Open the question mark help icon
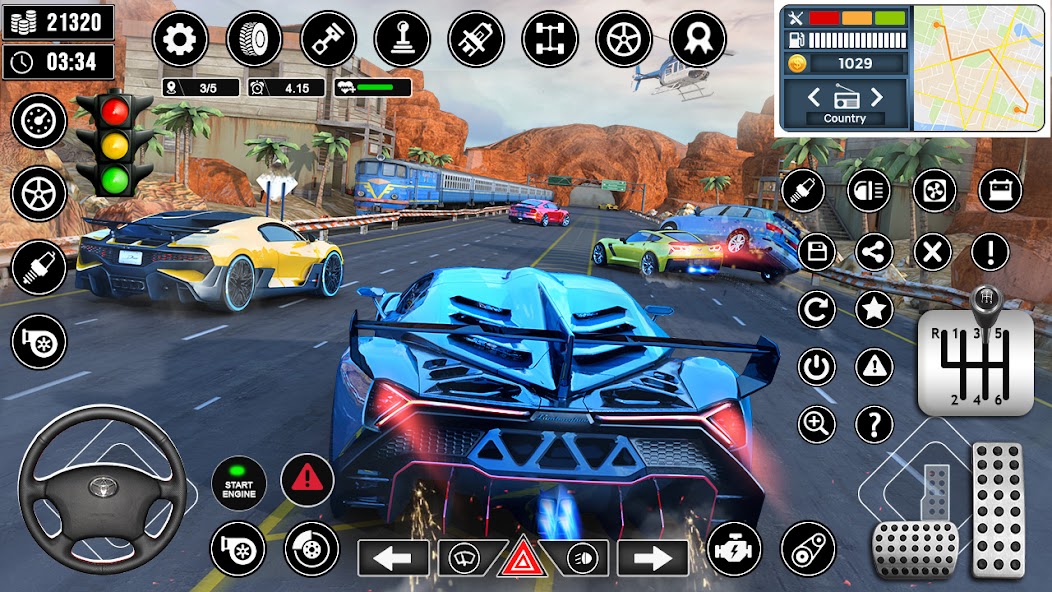The height and width of the screenshot is (592, 1052). point(874,424)
